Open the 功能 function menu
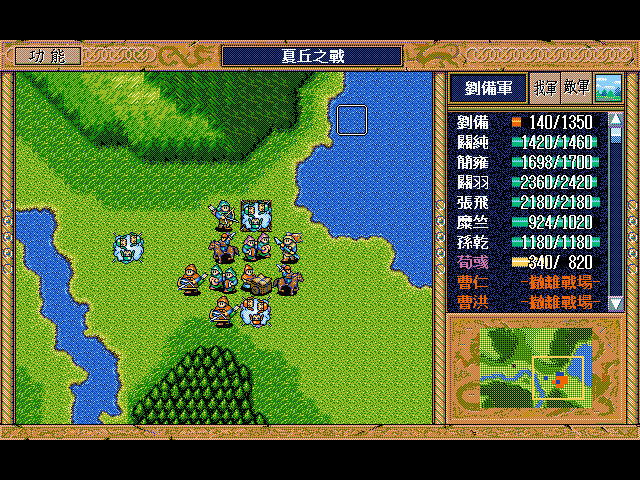 (48, 56)
